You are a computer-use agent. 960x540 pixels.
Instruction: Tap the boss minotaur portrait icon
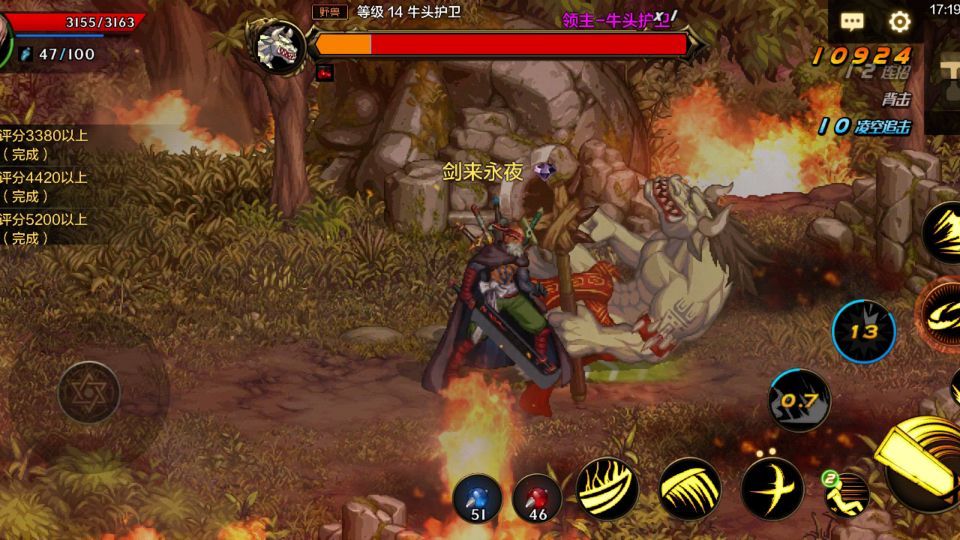pyautogui.click(x=279, y=44)
